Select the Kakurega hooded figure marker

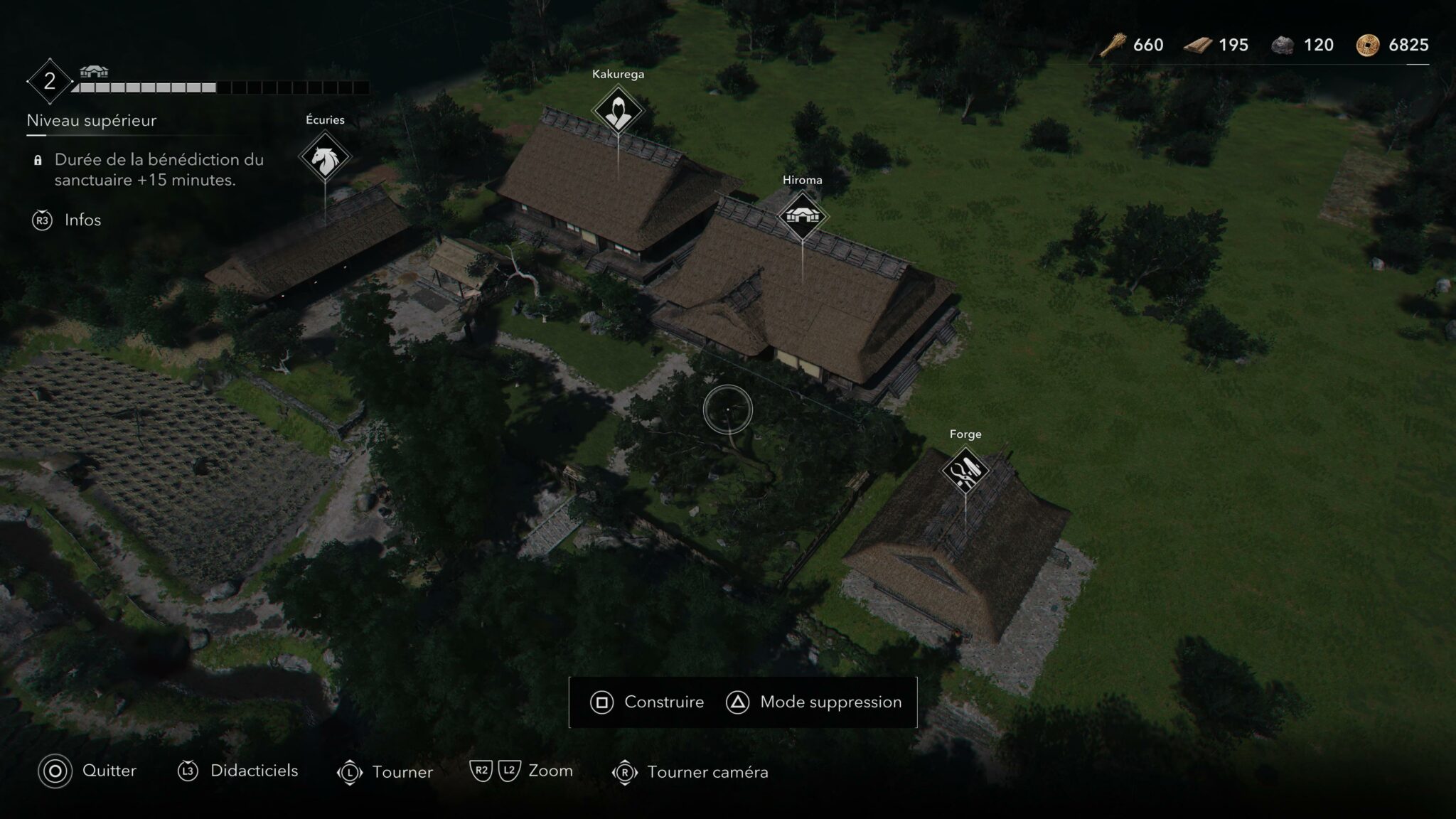618,112
